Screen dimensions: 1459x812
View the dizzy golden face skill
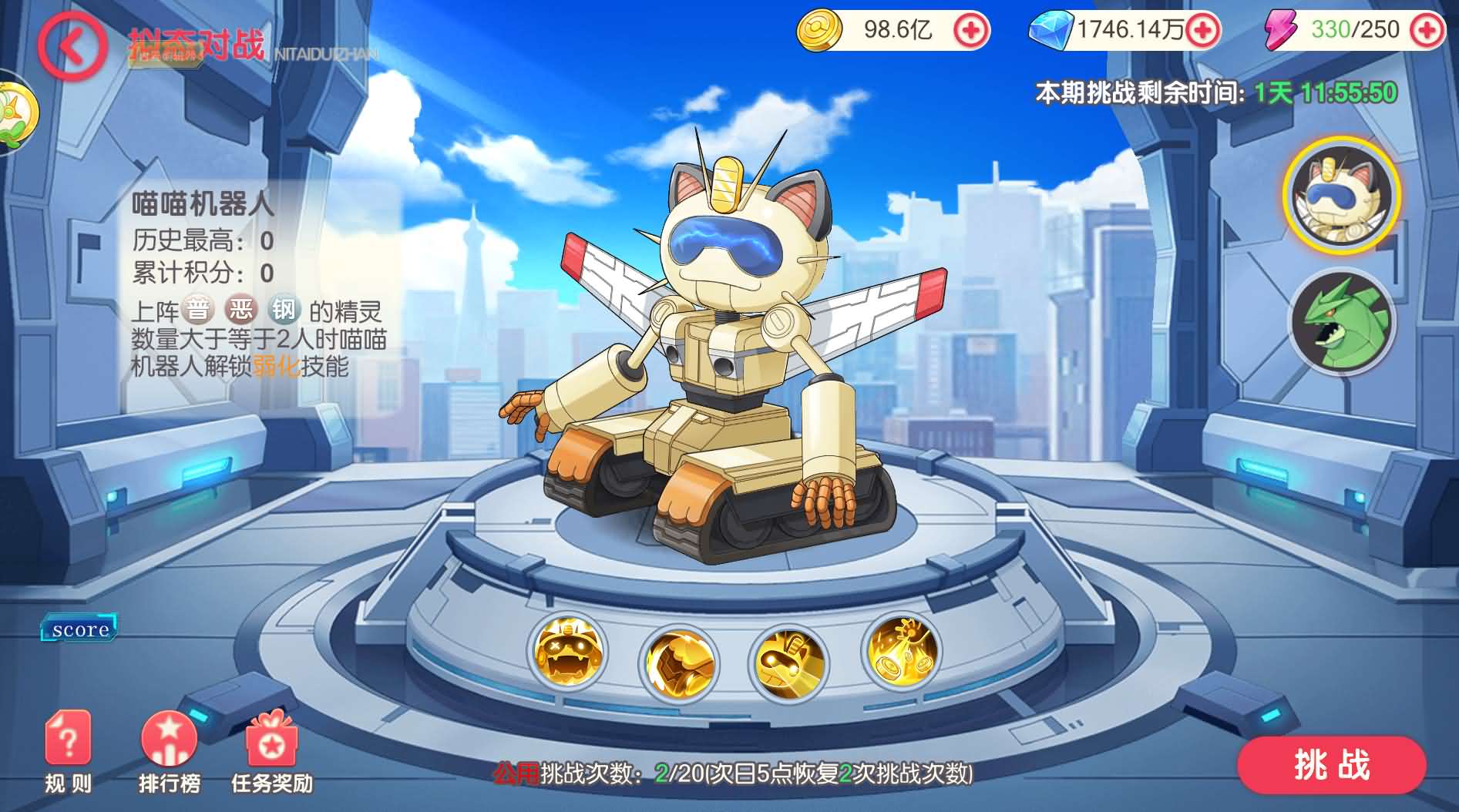point(569,655)
